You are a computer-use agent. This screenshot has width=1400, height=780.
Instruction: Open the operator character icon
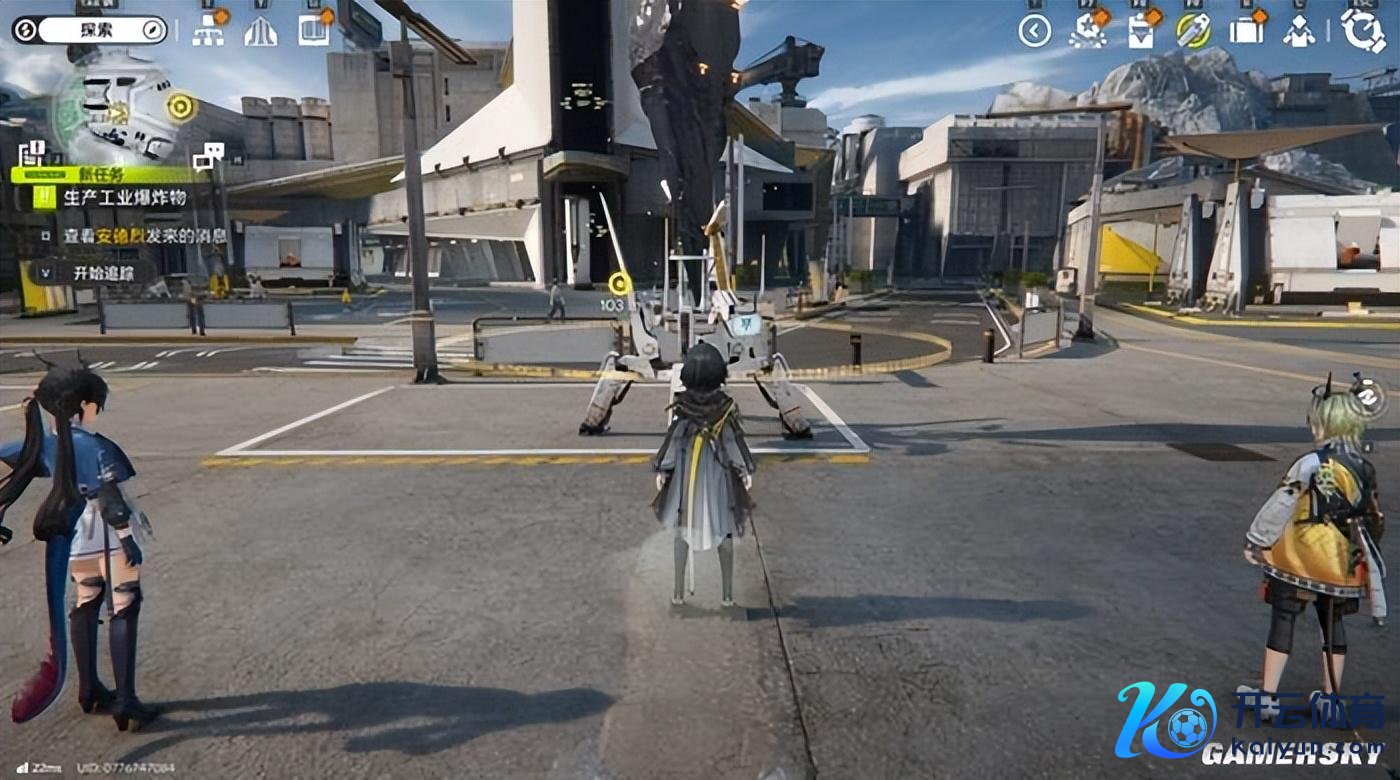pyautogui.click(x=1299, y=31)
